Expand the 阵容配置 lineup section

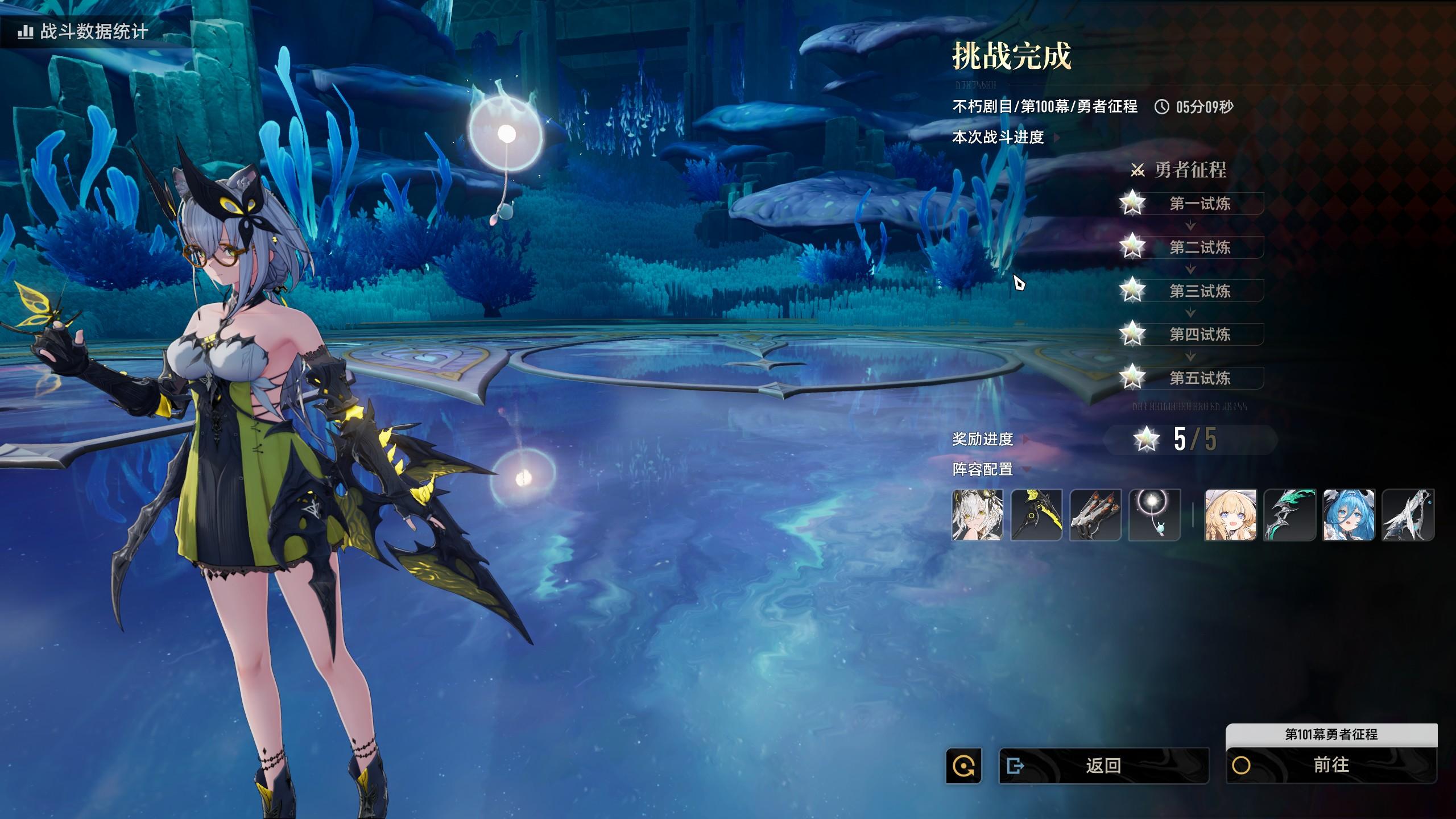(1026, 470)
